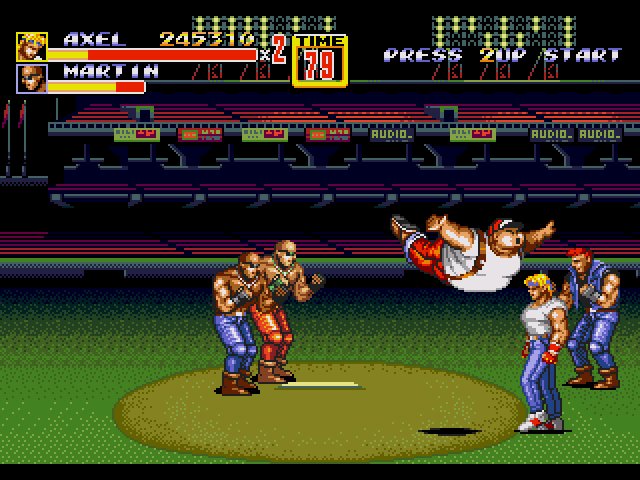Select the Martin enemy portrait

(x=31, y=78)
